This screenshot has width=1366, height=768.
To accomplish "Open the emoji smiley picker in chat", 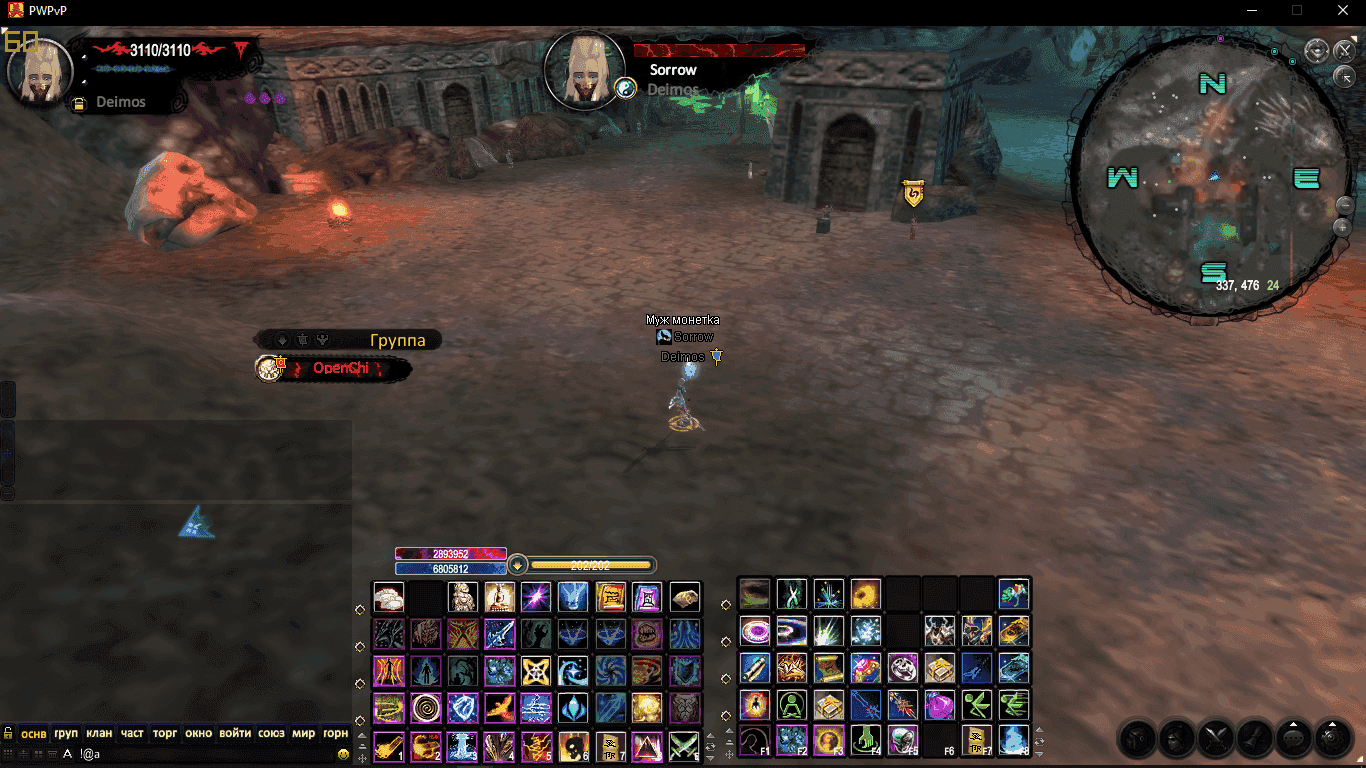I will (343, 753).
